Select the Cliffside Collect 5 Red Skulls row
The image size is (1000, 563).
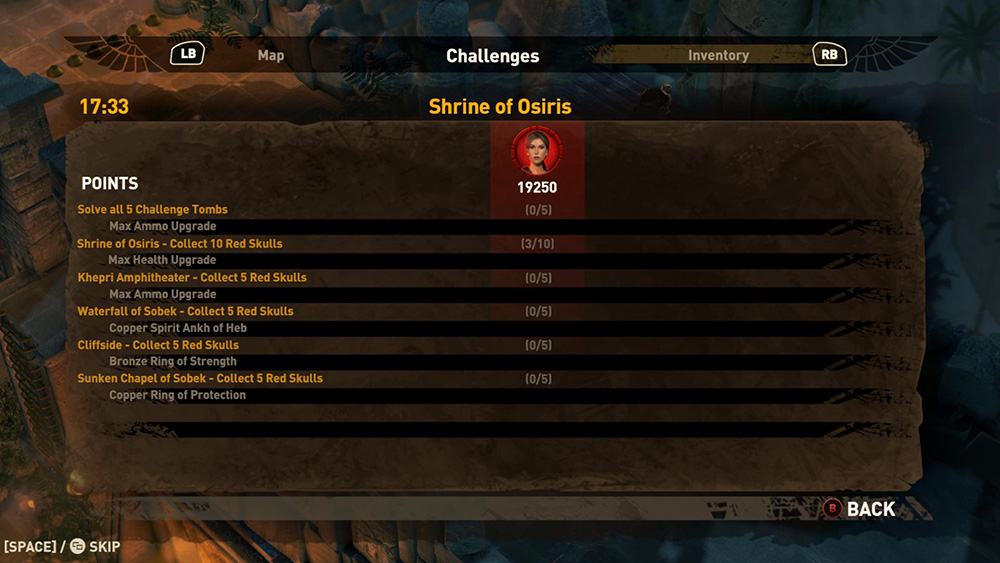pyautogui.click(x=158, y=345)
